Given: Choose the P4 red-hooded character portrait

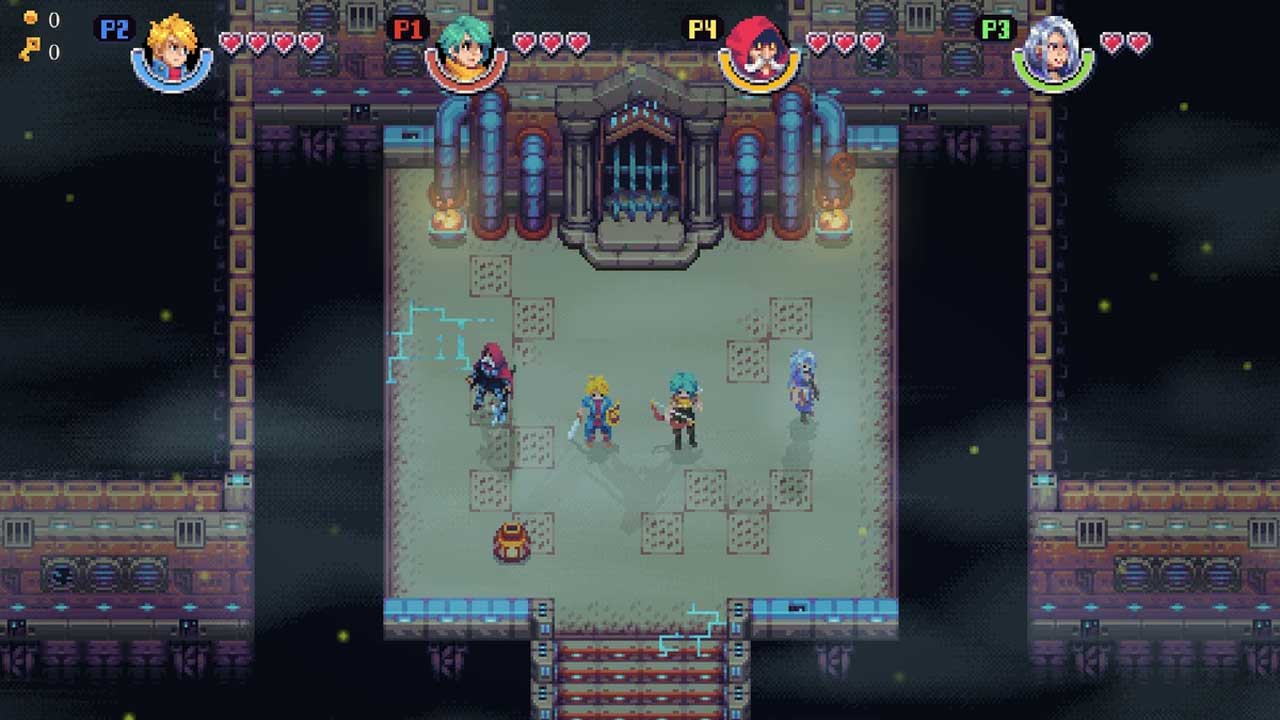Looking at the screenshot, I should pos(759,50).
